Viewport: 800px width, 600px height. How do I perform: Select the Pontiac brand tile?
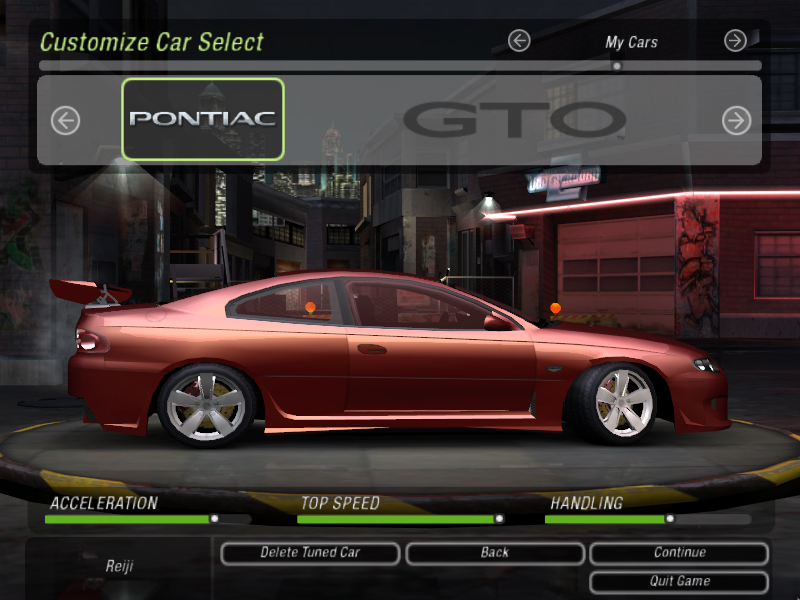(x=203, y=119)
